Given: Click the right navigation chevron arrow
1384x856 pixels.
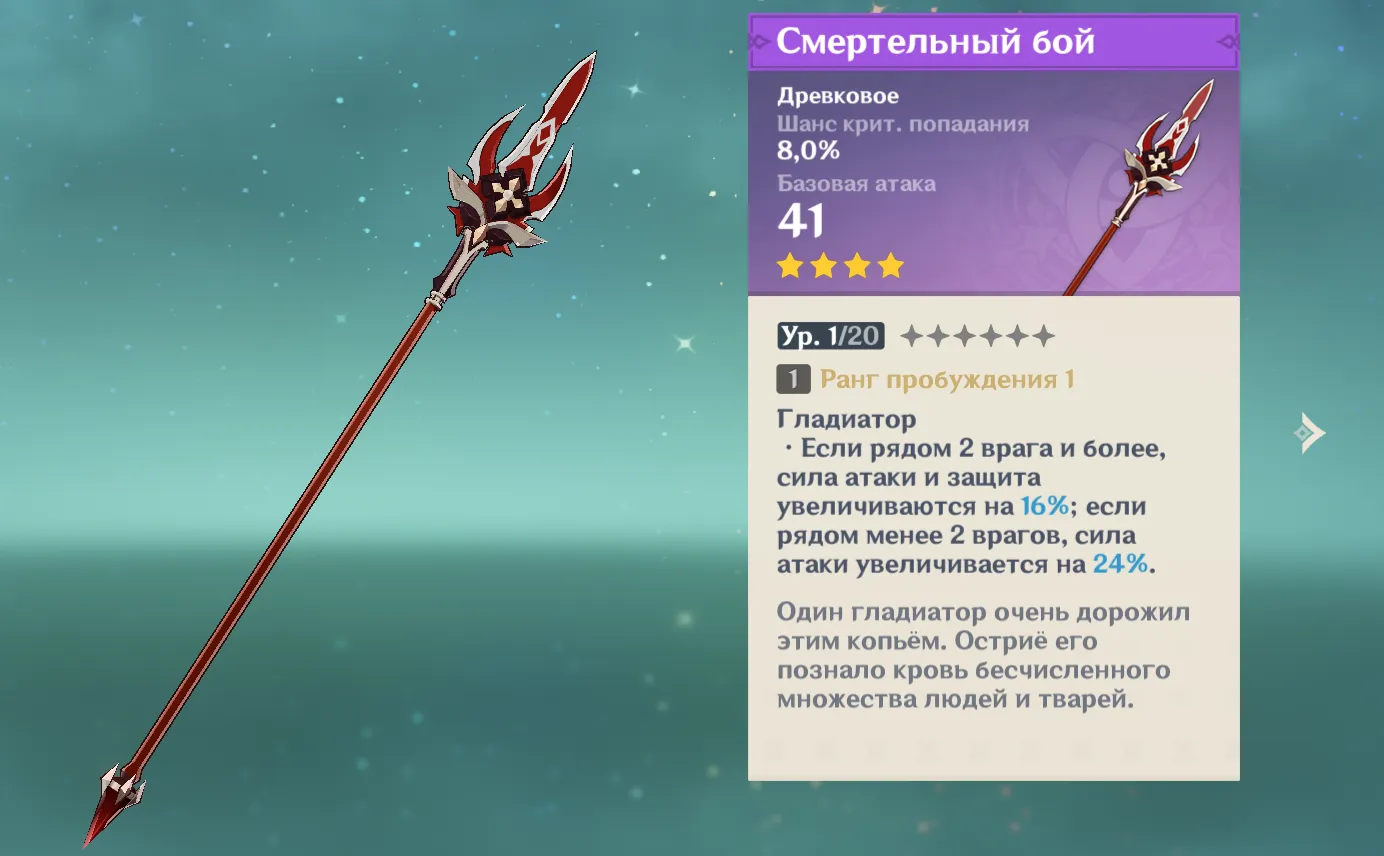Looking at the screenshot, I should pyautogui.click(x=1307, y=434).
